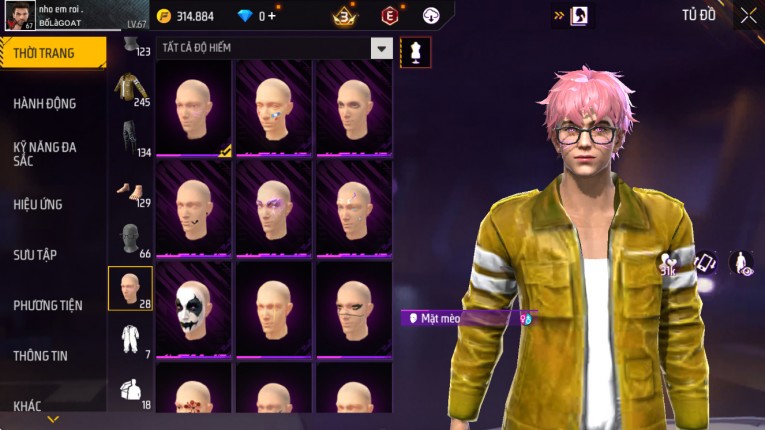Select the grey head mask subcategory
765x430 pixels.
[130, 240]
